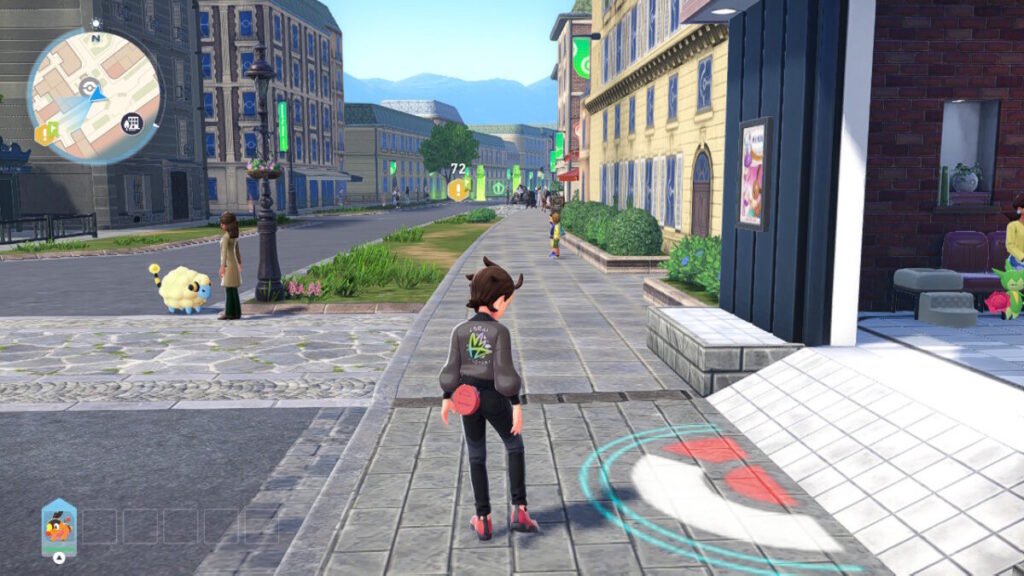Select the Poké Ball marker on the minimap
Screen dimensions: 1024x576
[x=90, y=87]
